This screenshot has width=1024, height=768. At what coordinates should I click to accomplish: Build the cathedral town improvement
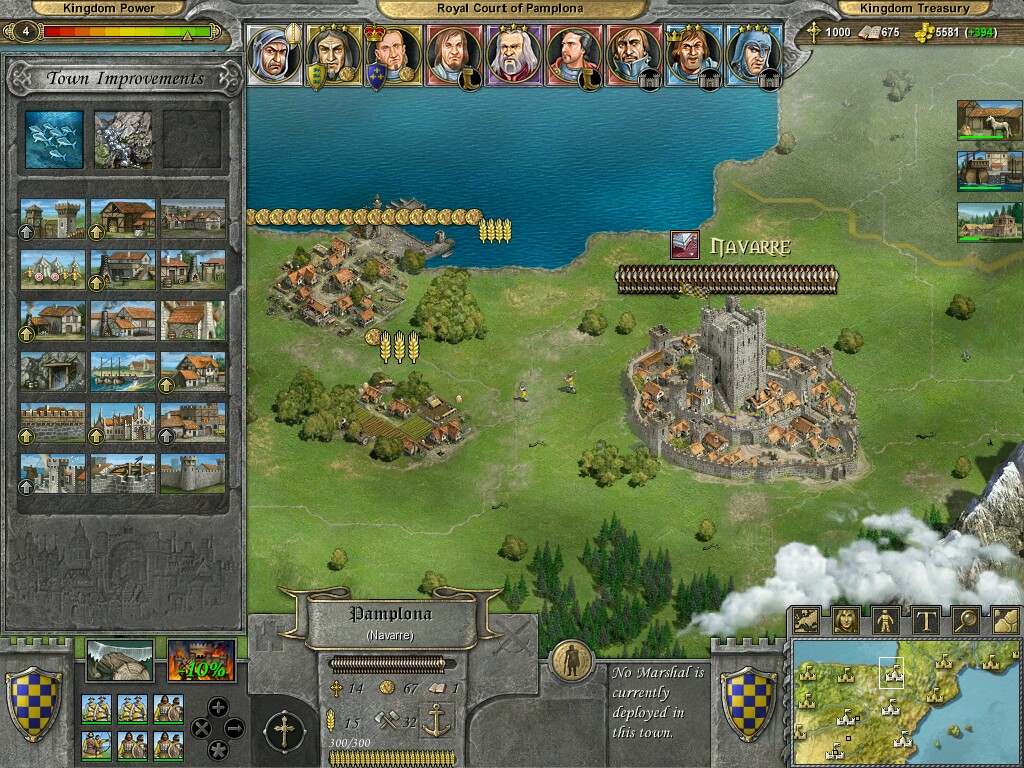123,422
